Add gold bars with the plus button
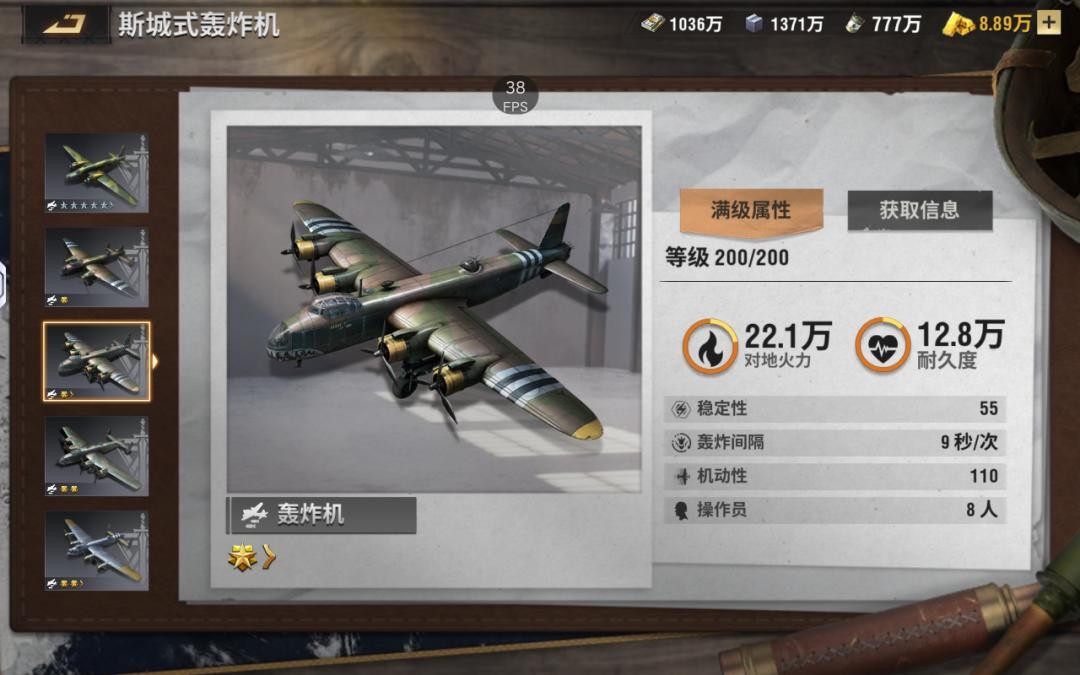The image size is (1080, 675). coord(1048,23)
